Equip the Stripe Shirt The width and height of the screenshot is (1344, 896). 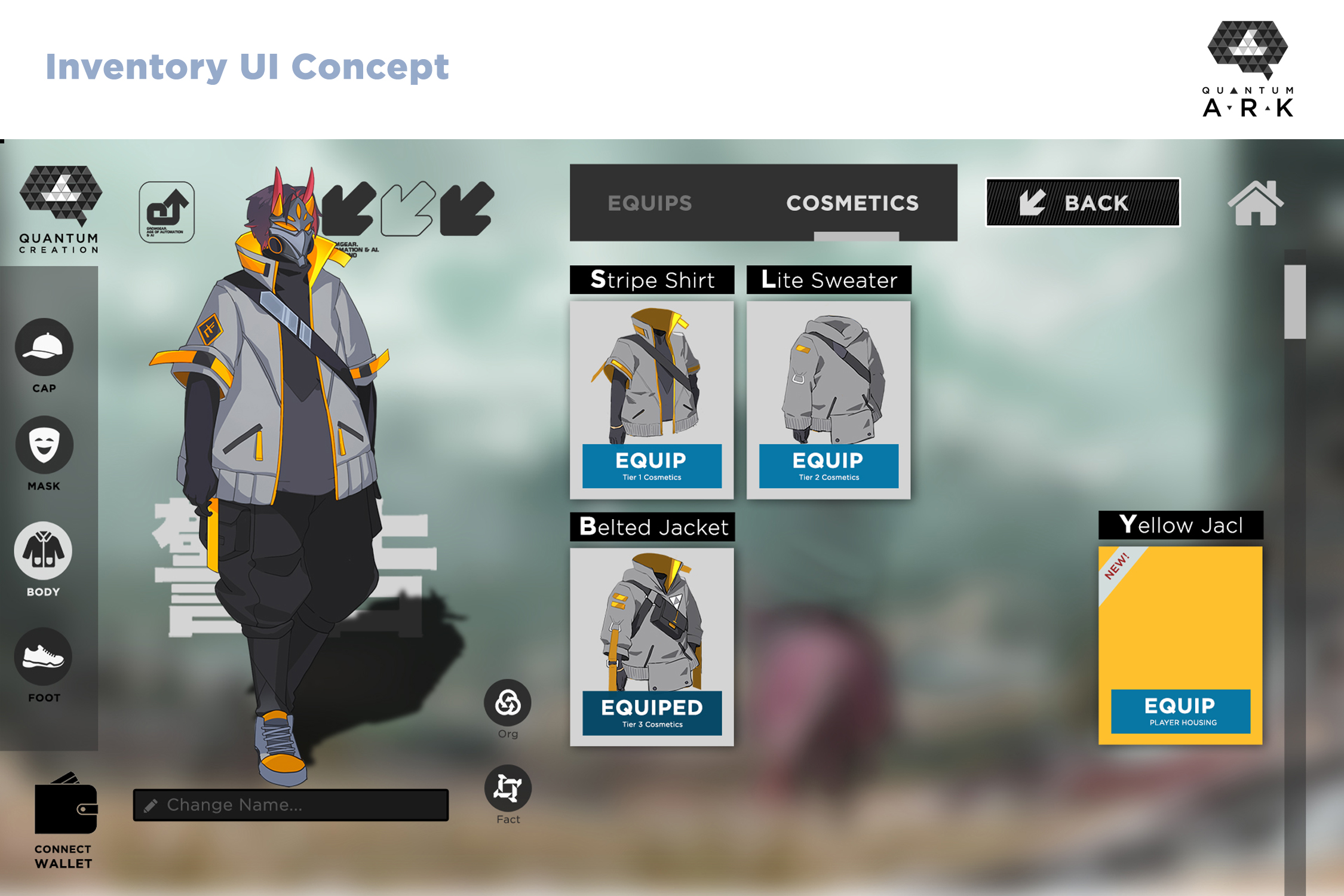(x=652, y=466)
